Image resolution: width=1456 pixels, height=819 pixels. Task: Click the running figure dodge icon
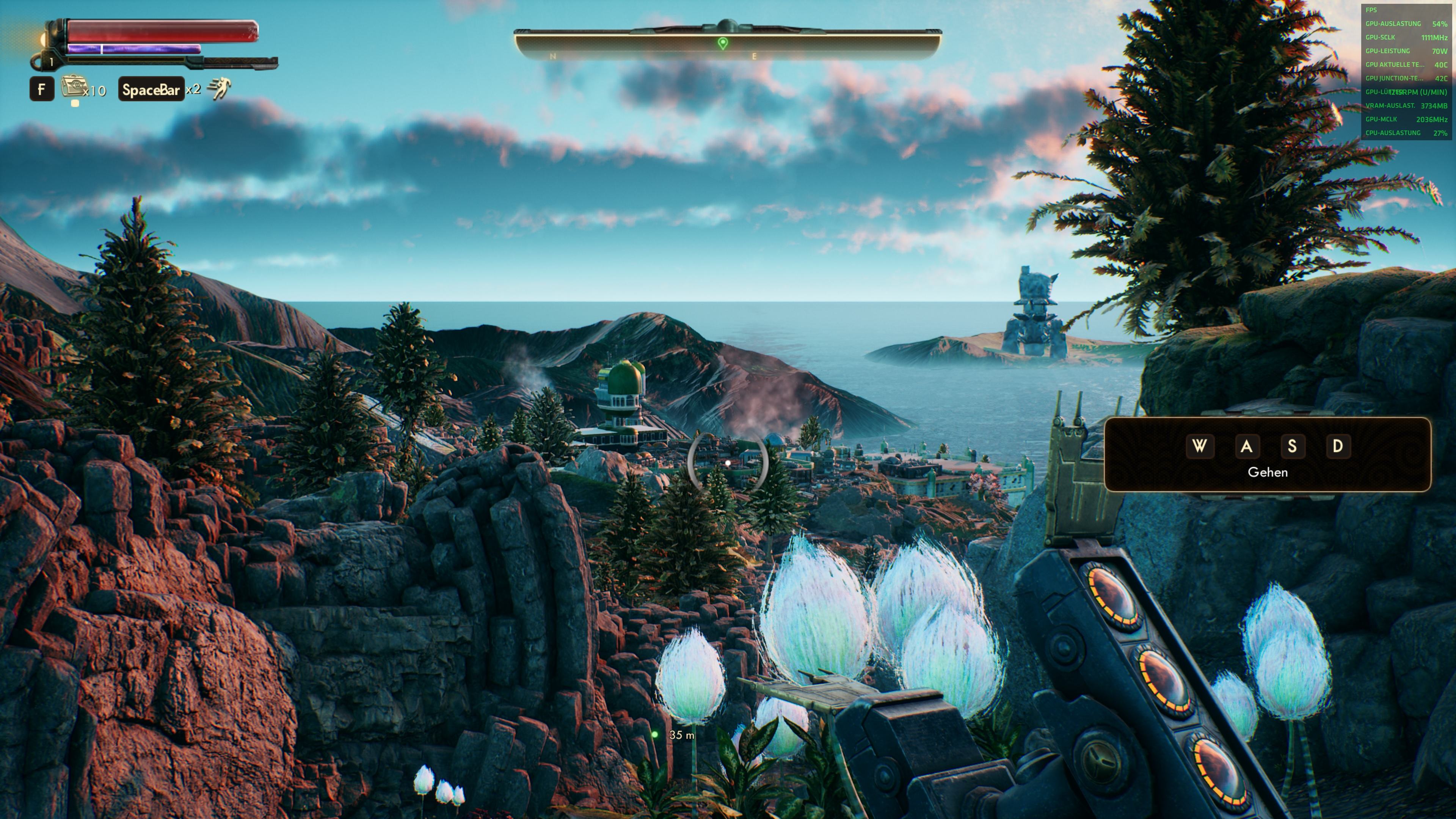(x=219, y=89)
